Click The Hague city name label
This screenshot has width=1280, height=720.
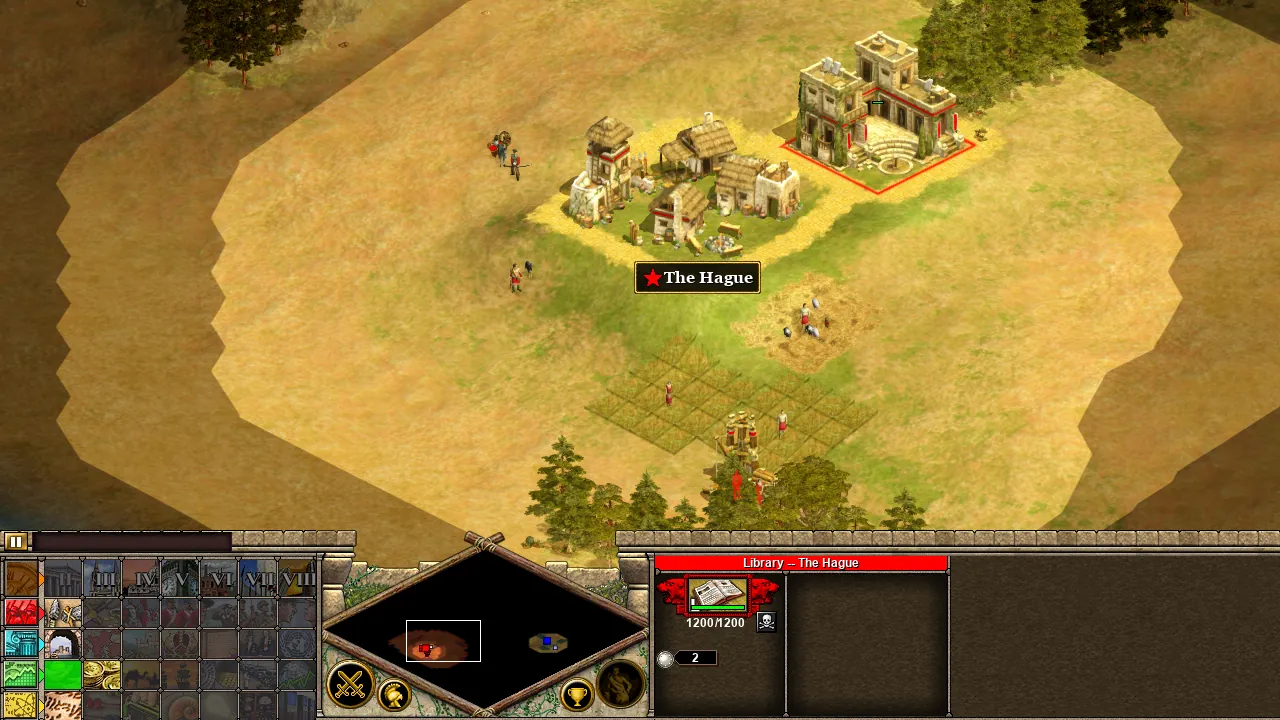(x=698, y=278)
